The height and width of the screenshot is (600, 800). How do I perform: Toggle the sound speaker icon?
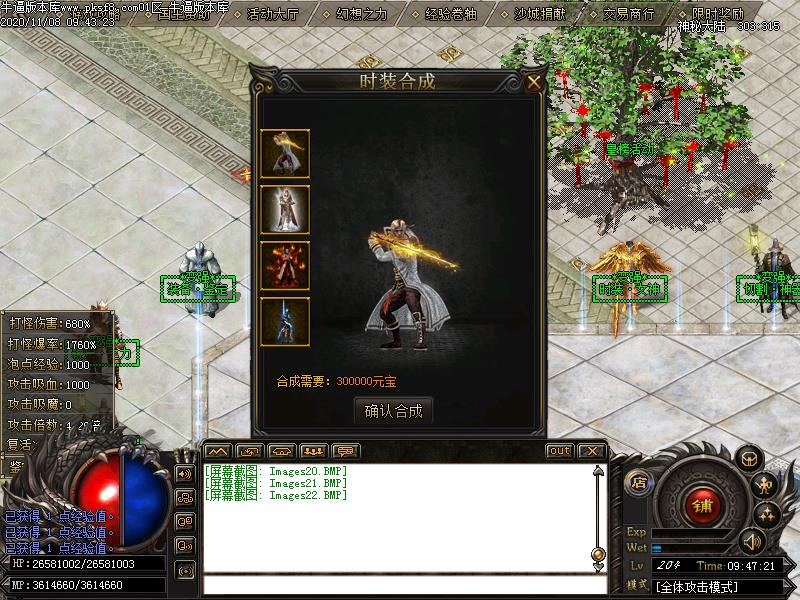pos(750,541)
